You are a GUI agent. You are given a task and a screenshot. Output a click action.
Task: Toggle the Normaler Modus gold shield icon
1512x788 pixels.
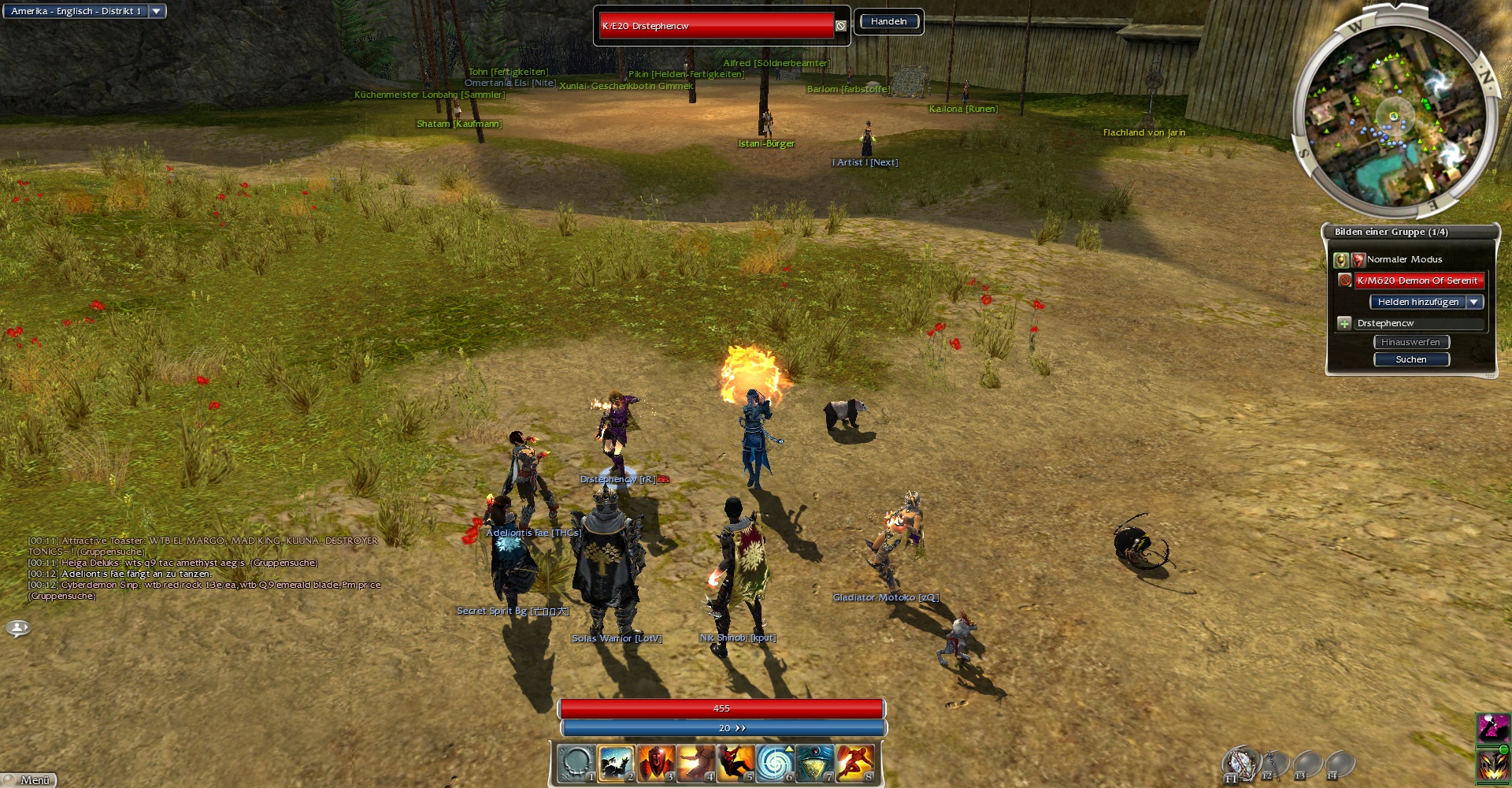[1340, 259]
